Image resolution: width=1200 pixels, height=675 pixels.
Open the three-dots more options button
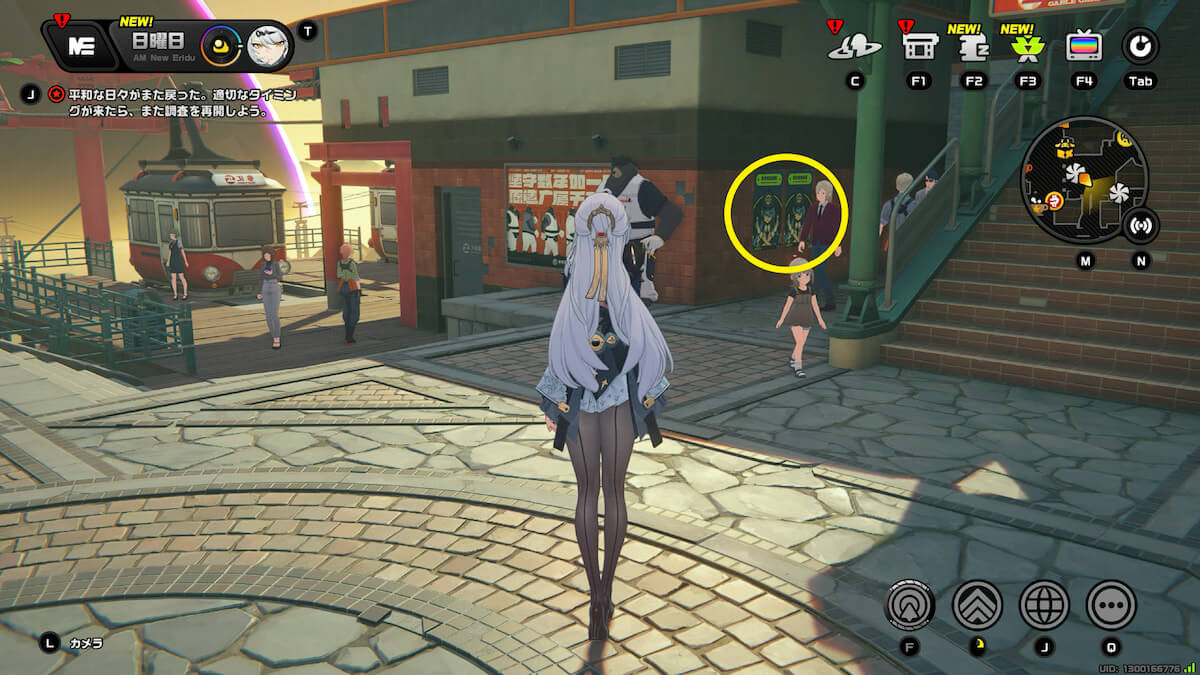pos(1111,604)
